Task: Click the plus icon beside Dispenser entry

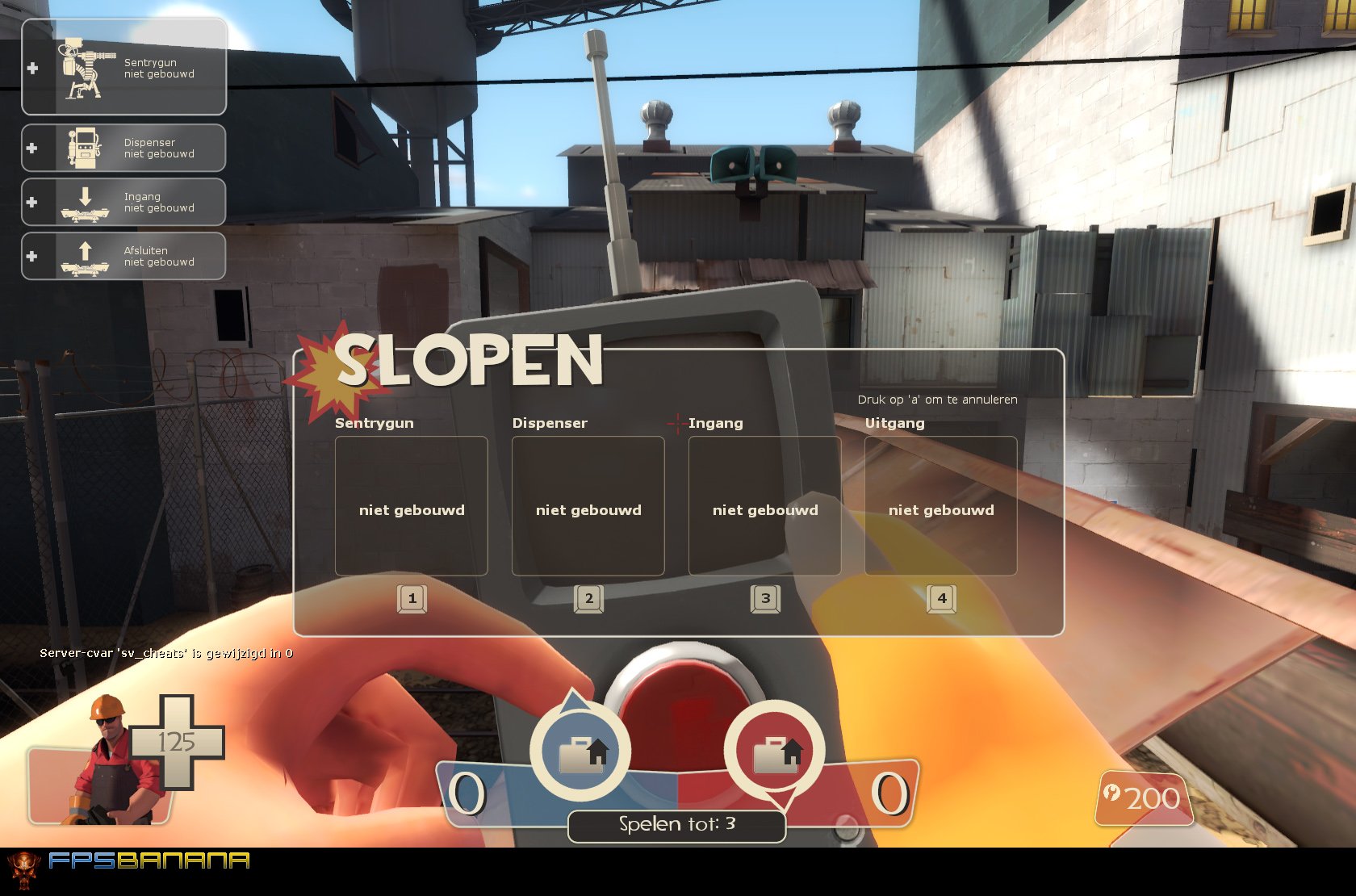Action: coord(32,147)
